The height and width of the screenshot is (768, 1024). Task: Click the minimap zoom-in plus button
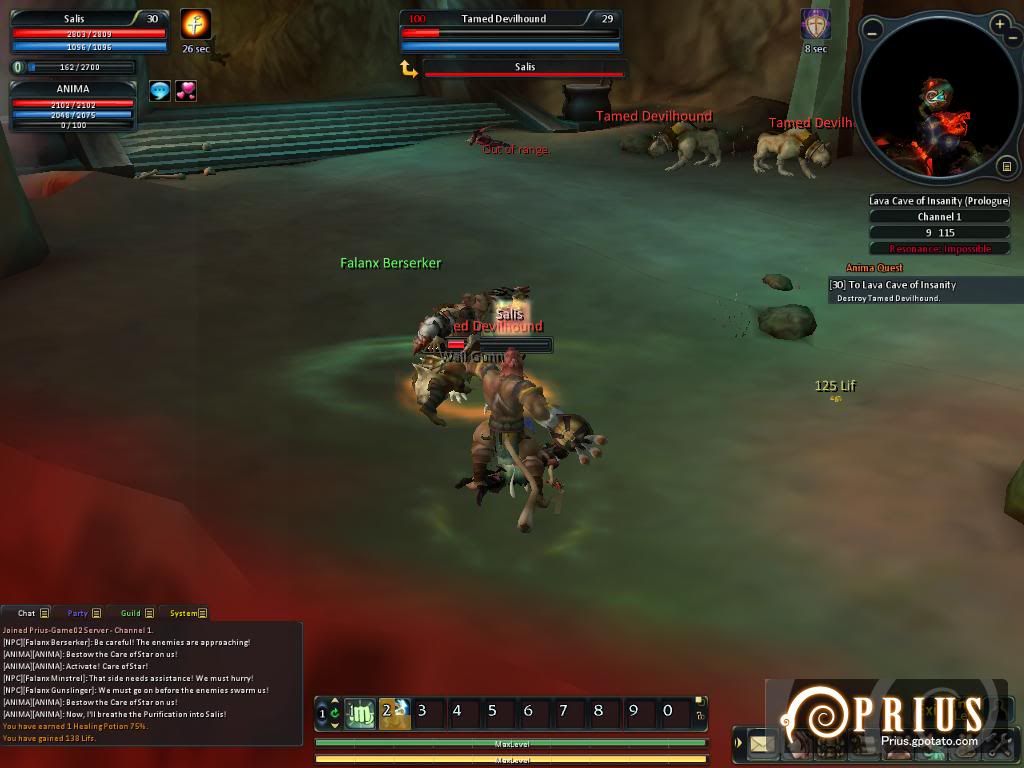(999, 24)
